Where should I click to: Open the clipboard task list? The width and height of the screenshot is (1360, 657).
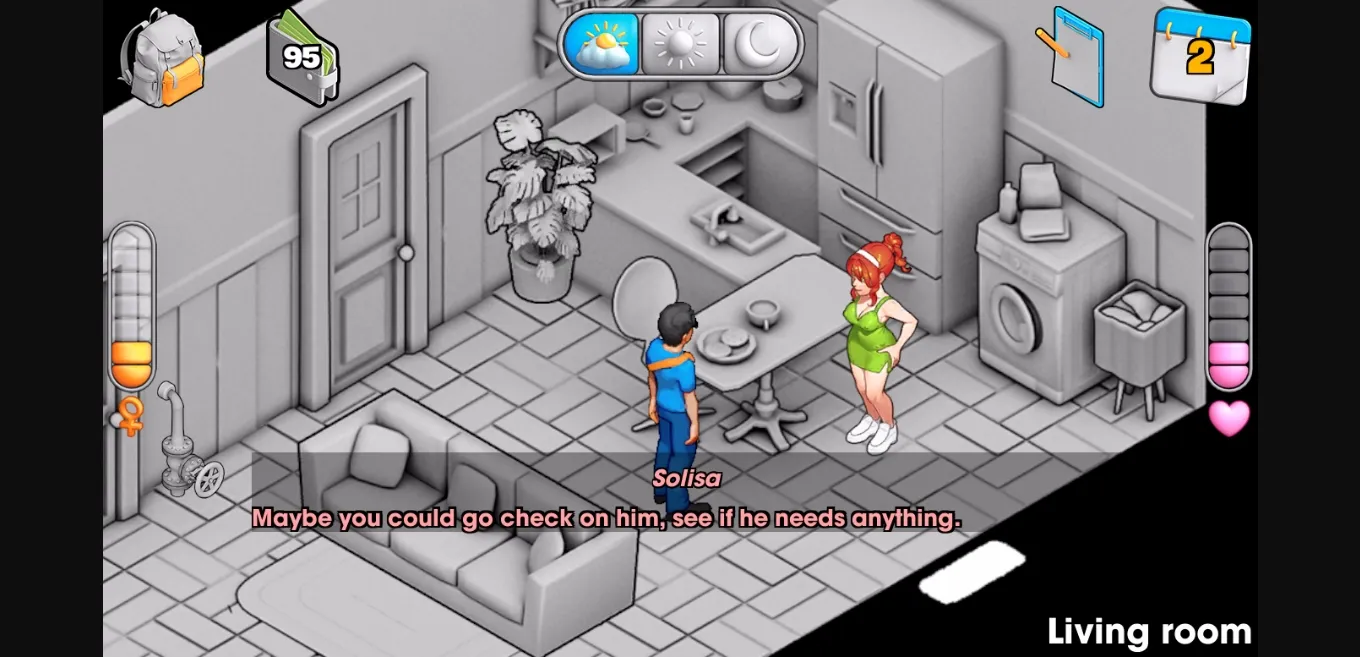(x=1072, y=55)
